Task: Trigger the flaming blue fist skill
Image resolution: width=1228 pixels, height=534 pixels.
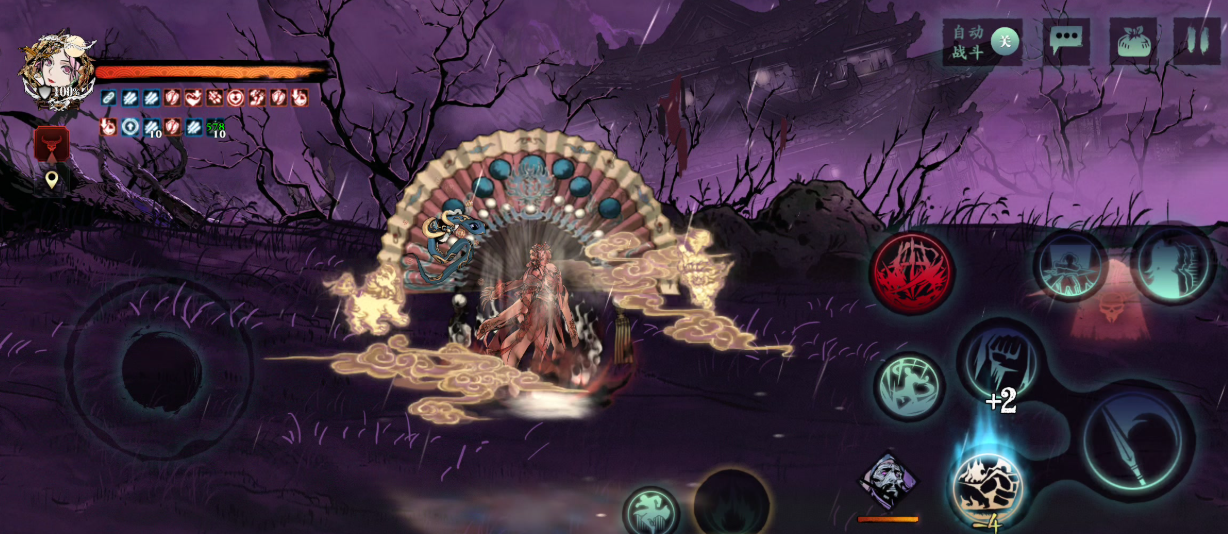Action: (987, 487)
